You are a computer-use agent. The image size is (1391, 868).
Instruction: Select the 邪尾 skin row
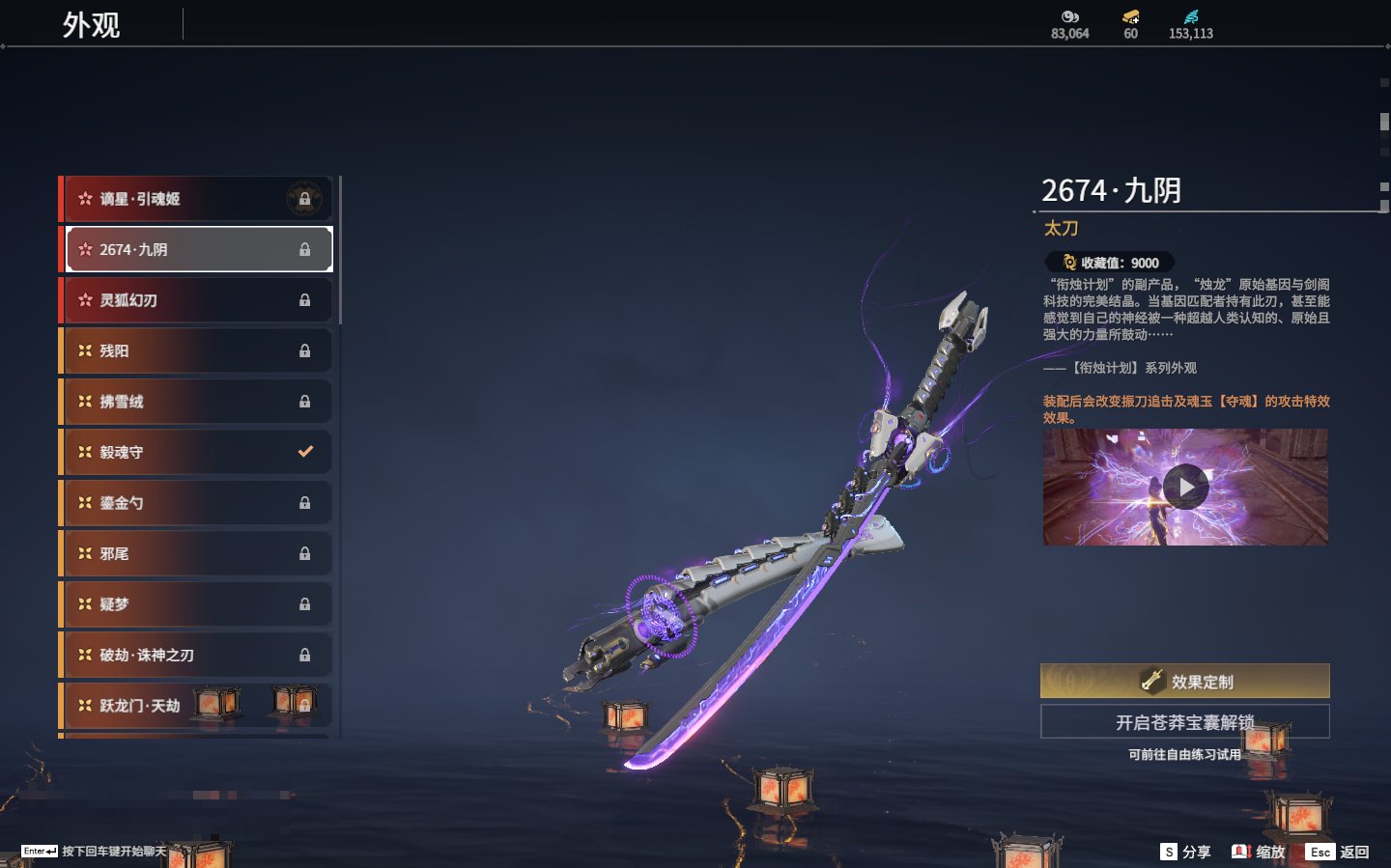coord(197,553)
